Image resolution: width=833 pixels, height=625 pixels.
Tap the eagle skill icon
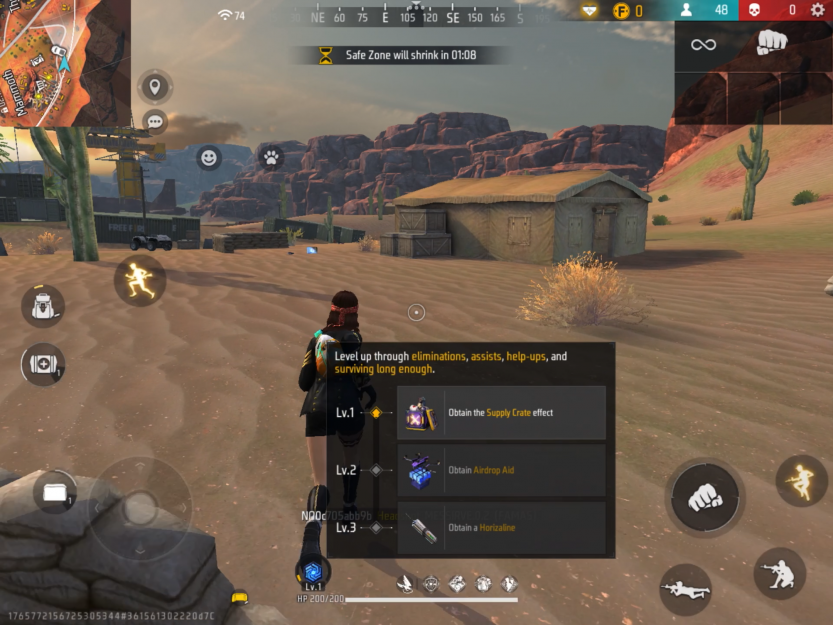(405, 583)
